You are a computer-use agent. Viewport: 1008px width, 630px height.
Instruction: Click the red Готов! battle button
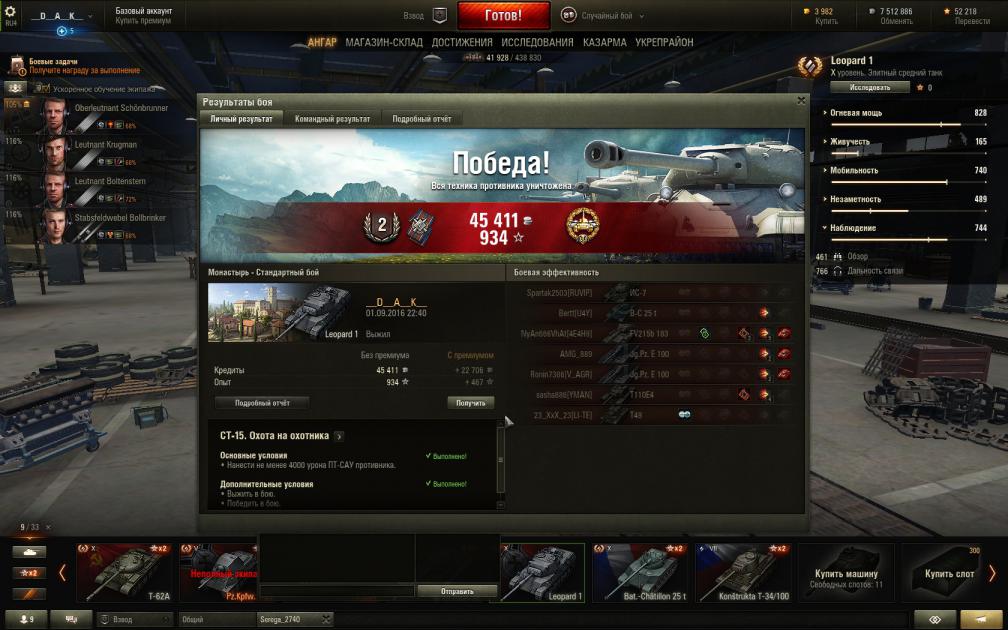click(503, 16)
